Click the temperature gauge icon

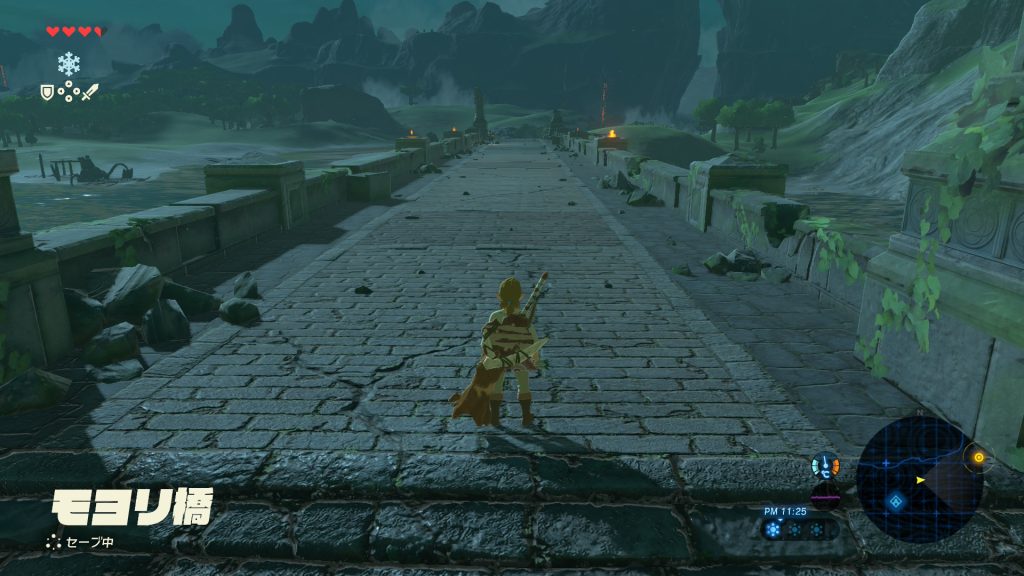pyautogui.click(x=826, y=465)
